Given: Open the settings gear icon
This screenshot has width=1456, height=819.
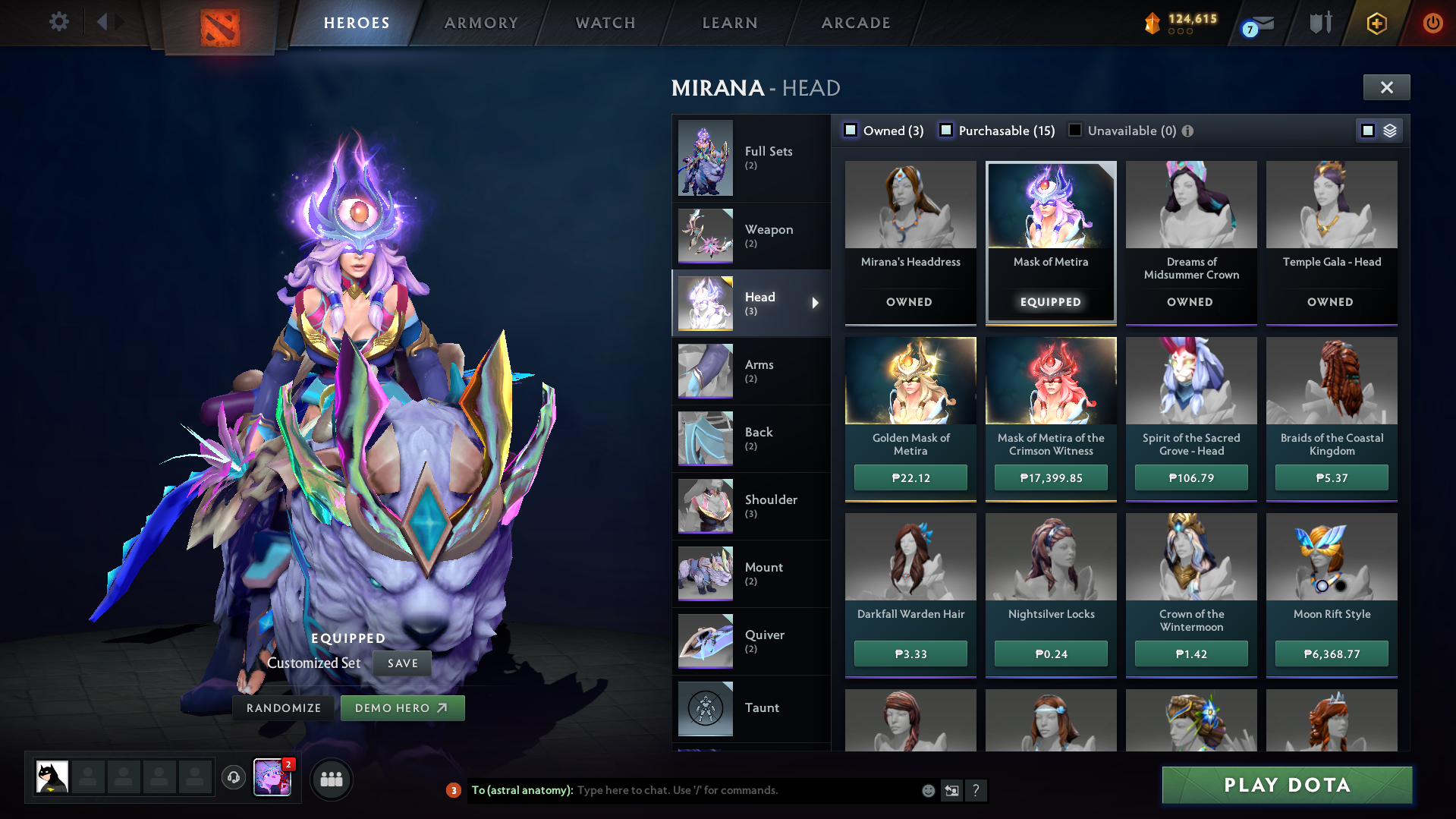Looking at the screenshot, I should click(x=58, y=21).
